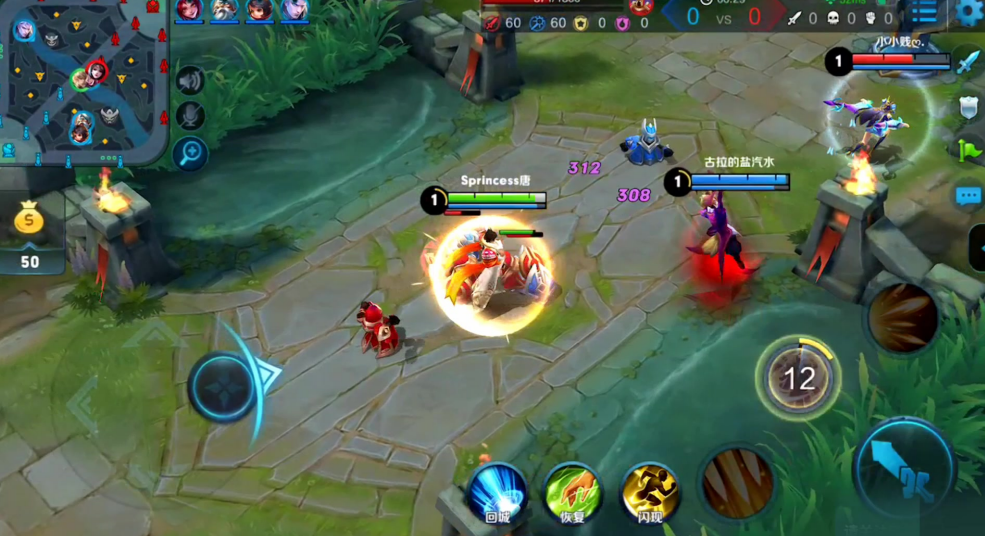Viewport: 985px width, 536px height.
Task: Select the green flag gather signal
Action: tap(968, 150)
